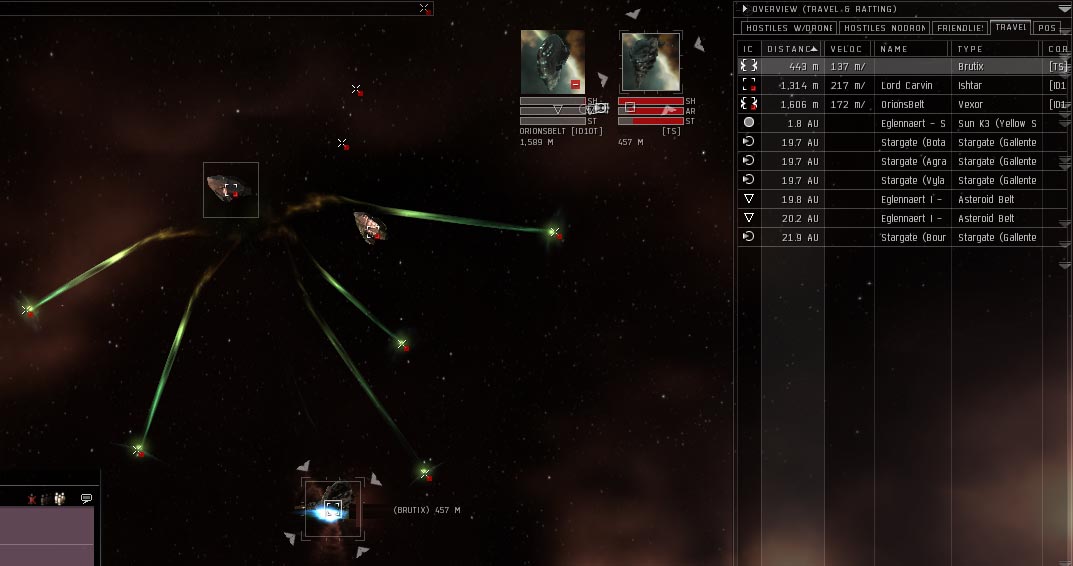Collapse the Overview window with its title arrow

745,9
